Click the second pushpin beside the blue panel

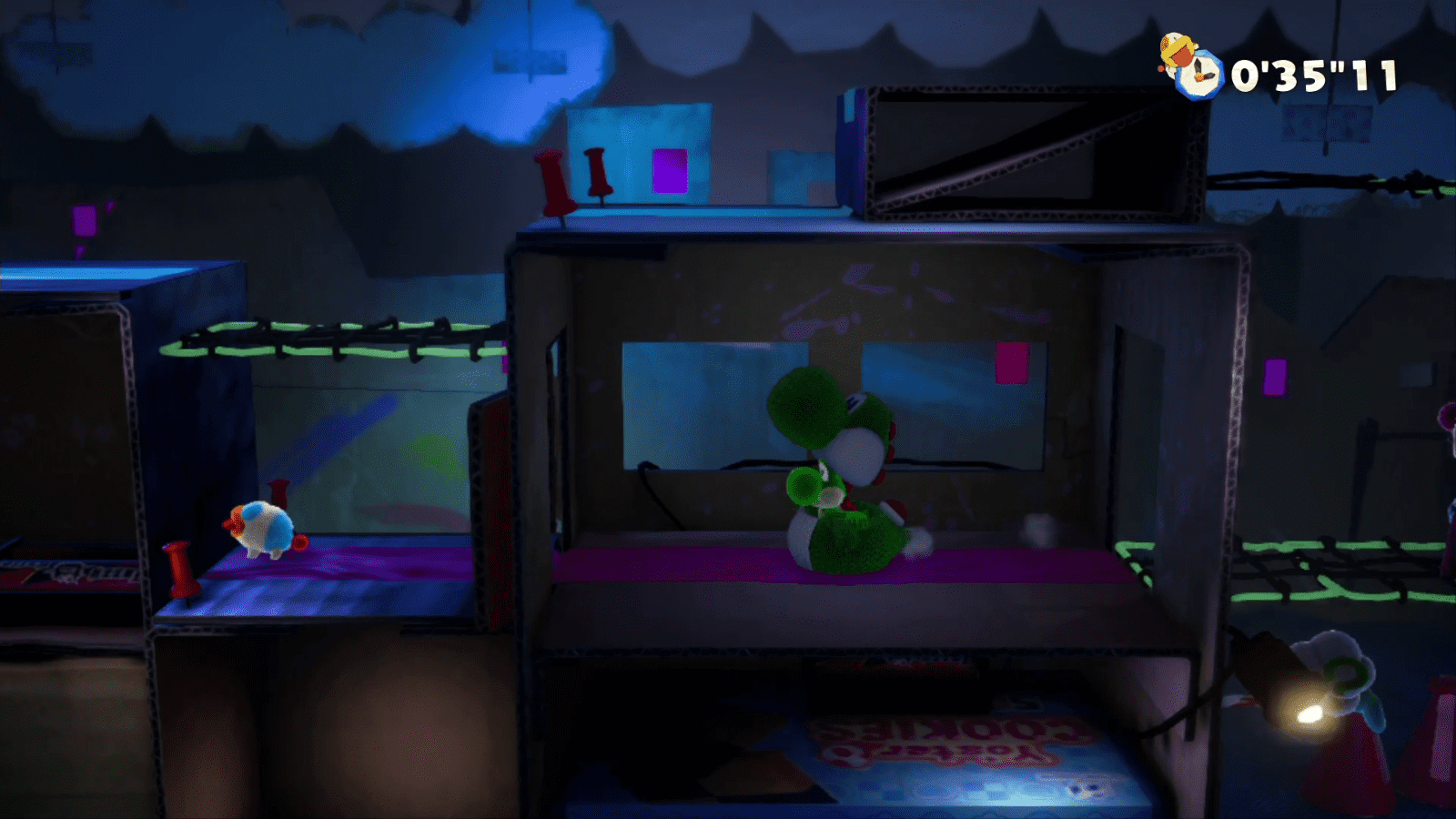[x=596, y=173]
